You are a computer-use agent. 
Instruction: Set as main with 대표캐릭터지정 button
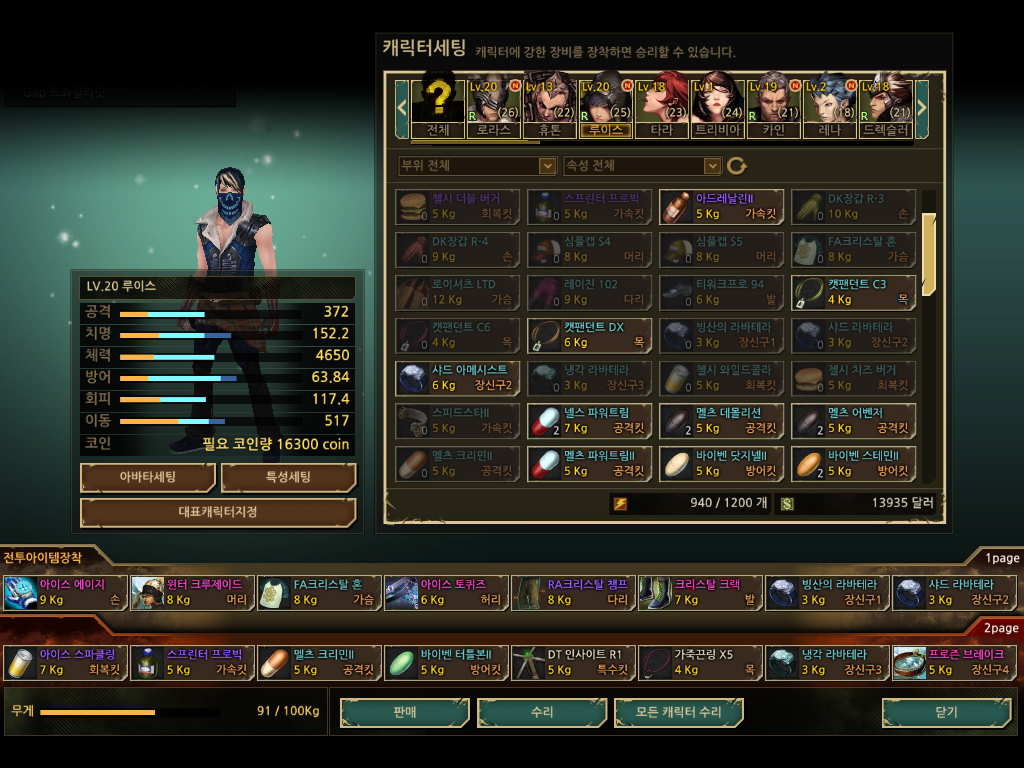pos(217,512)
